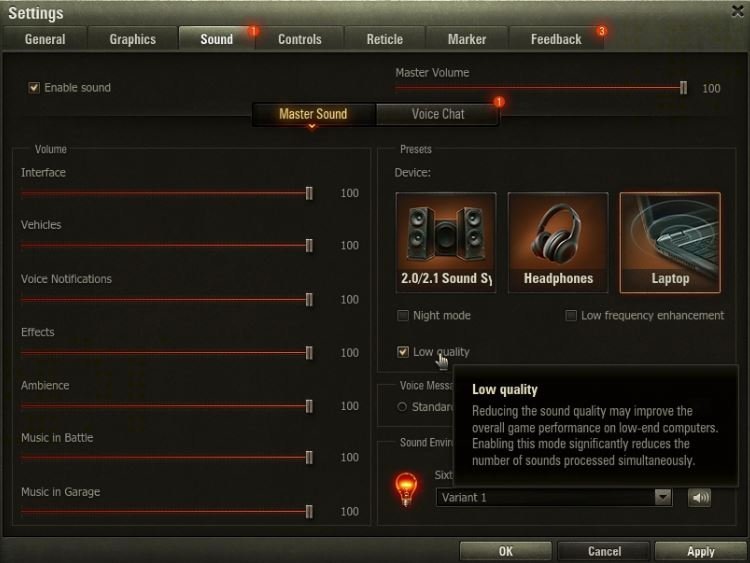Viewport: 750px width, 563px height.
Task: Uncheck the Low quality option
Action: 403,352
